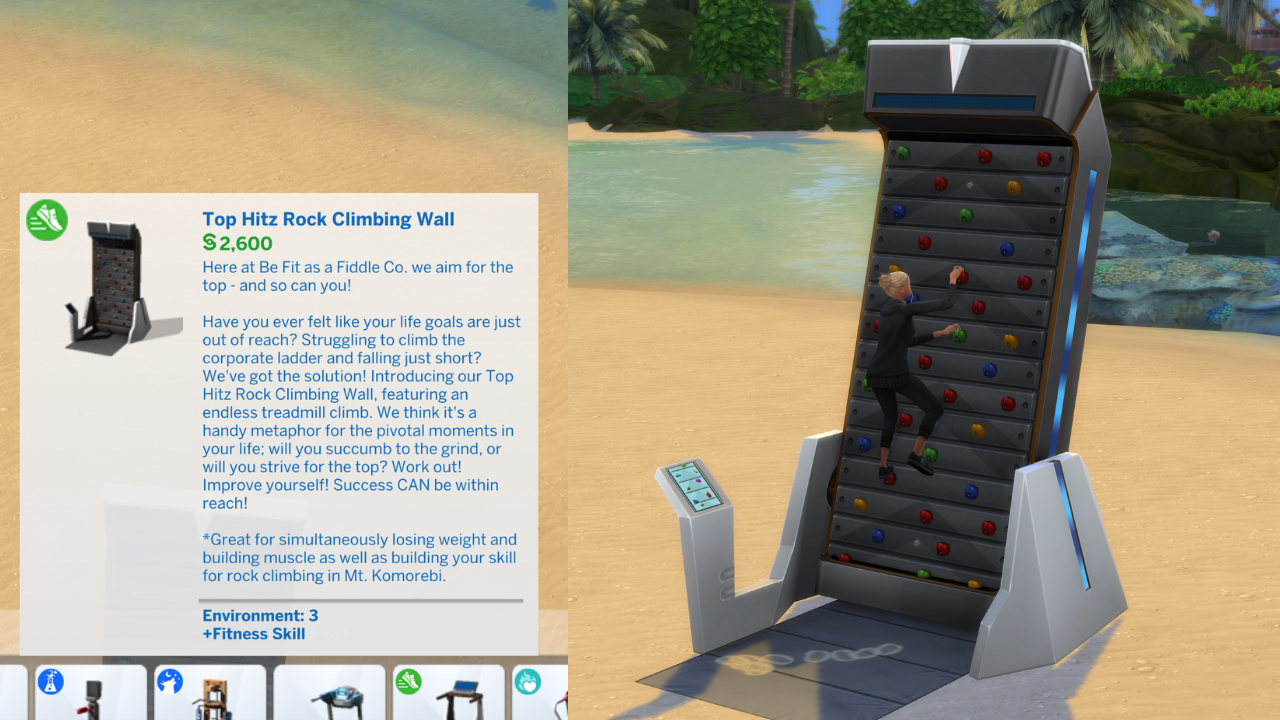This screenshot has width=1280, height=720.
Task: Click the simoleon symbol beside the price
Action: coord(208,242)
